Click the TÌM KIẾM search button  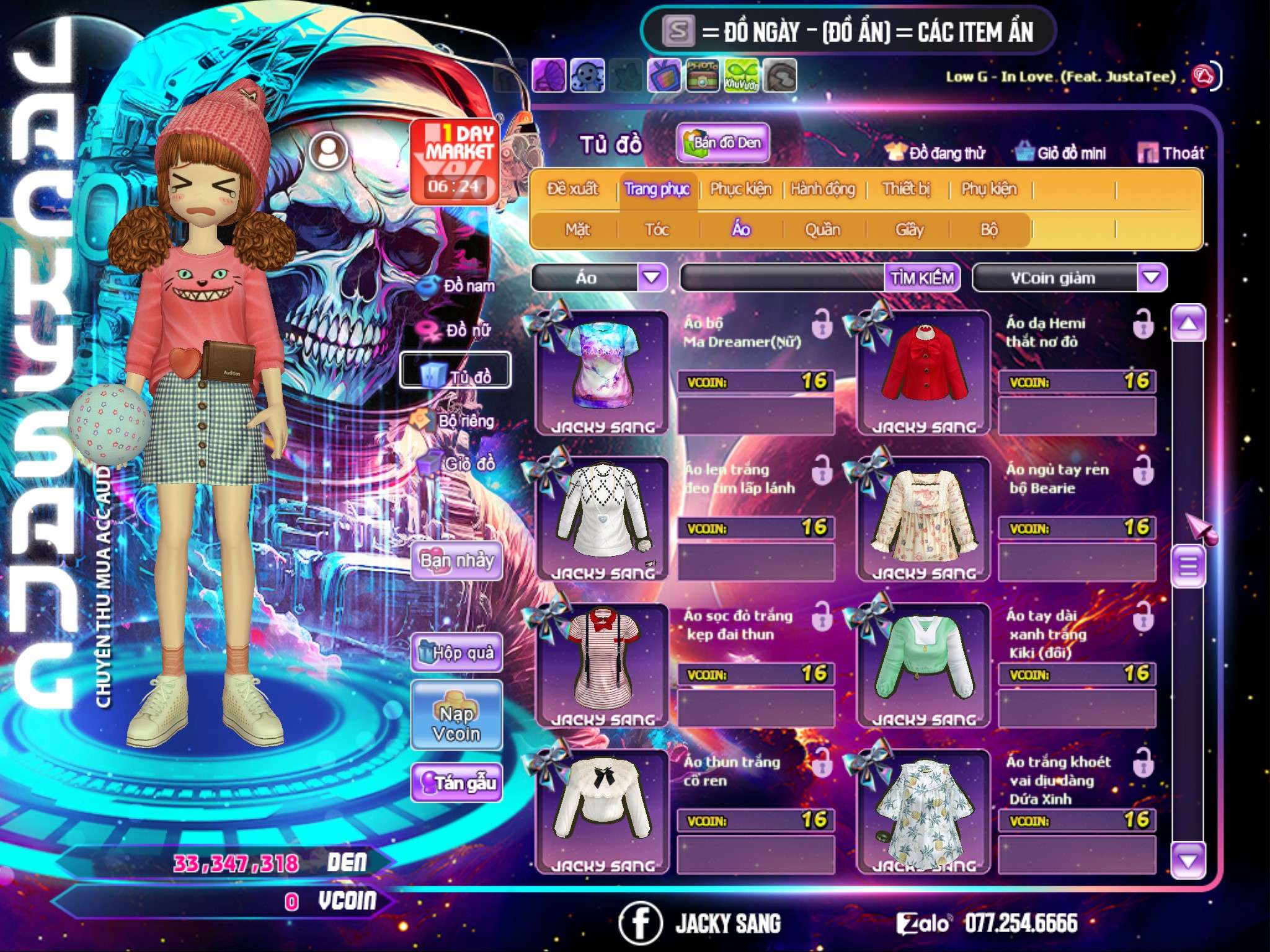922,278
